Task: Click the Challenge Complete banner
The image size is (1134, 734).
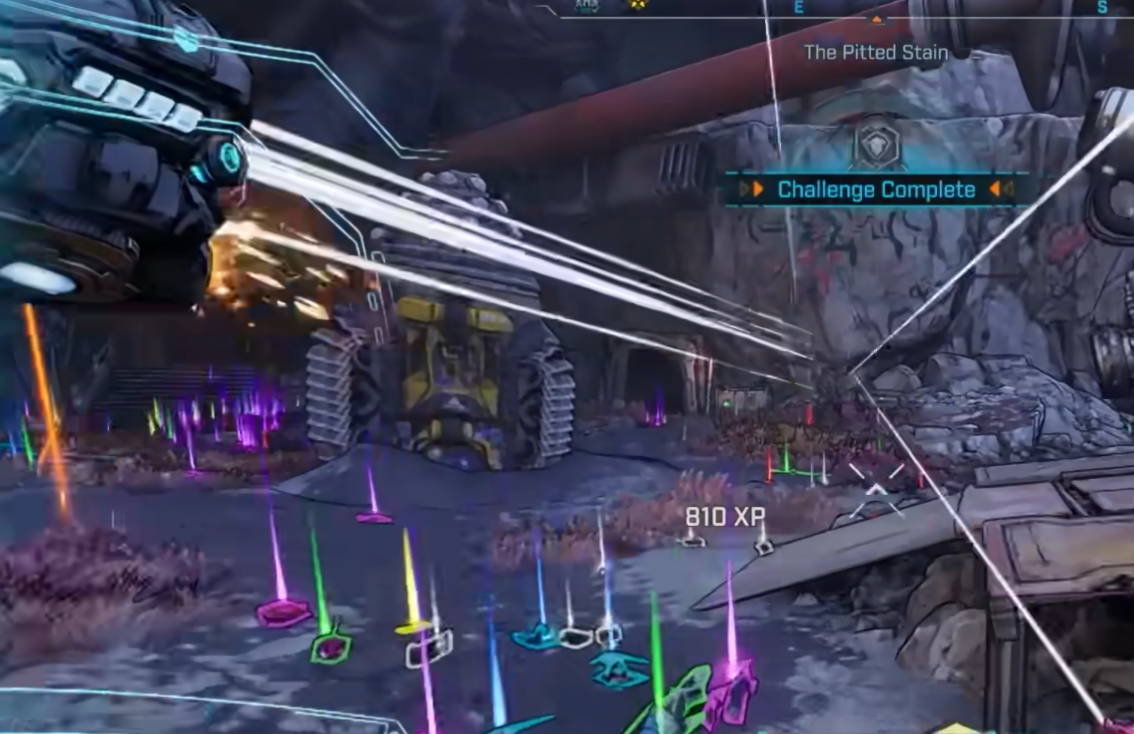Action: pos(876,189)
